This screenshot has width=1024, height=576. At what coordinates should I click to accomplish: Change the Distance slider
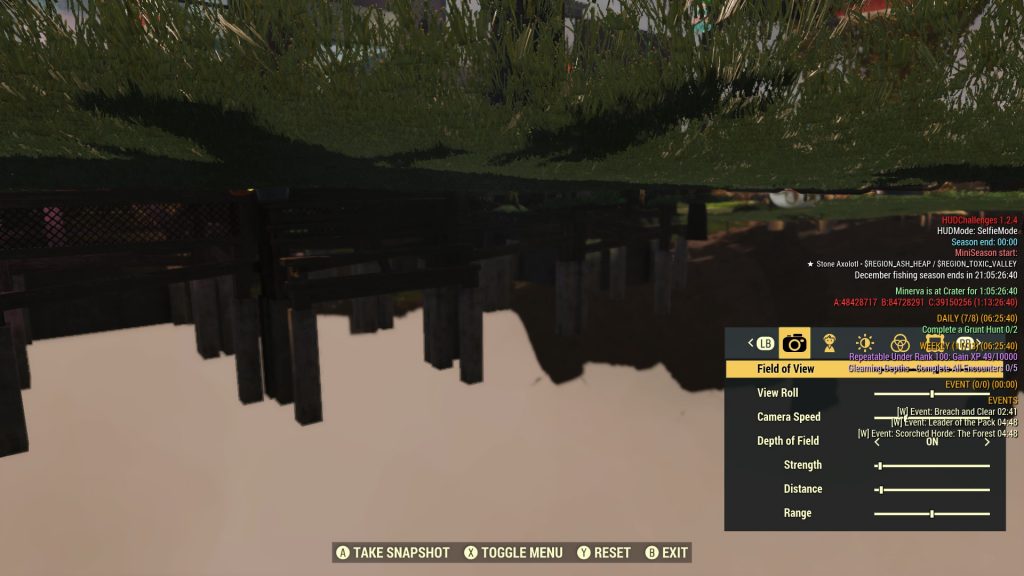click(932, 489)
